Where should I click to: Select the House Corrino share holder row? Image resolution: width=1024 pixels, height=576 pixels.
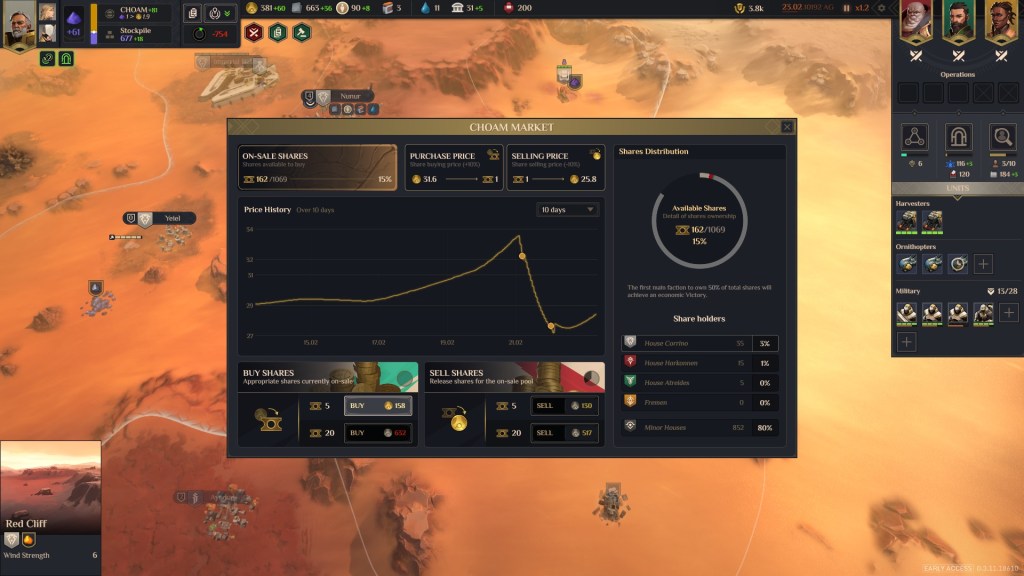(x=699, y=343)
